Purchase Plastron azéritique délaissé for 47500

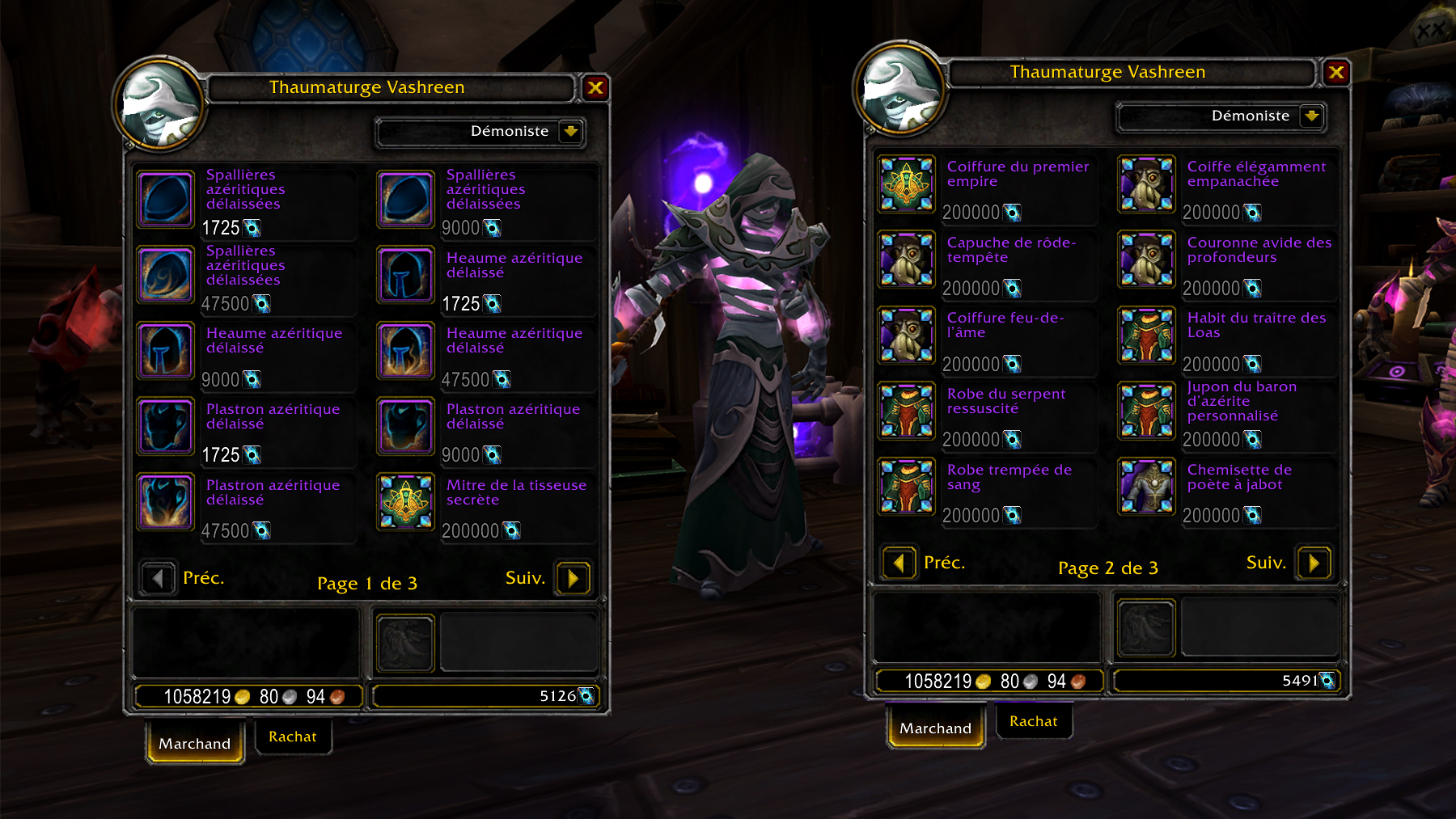[167, 502]
